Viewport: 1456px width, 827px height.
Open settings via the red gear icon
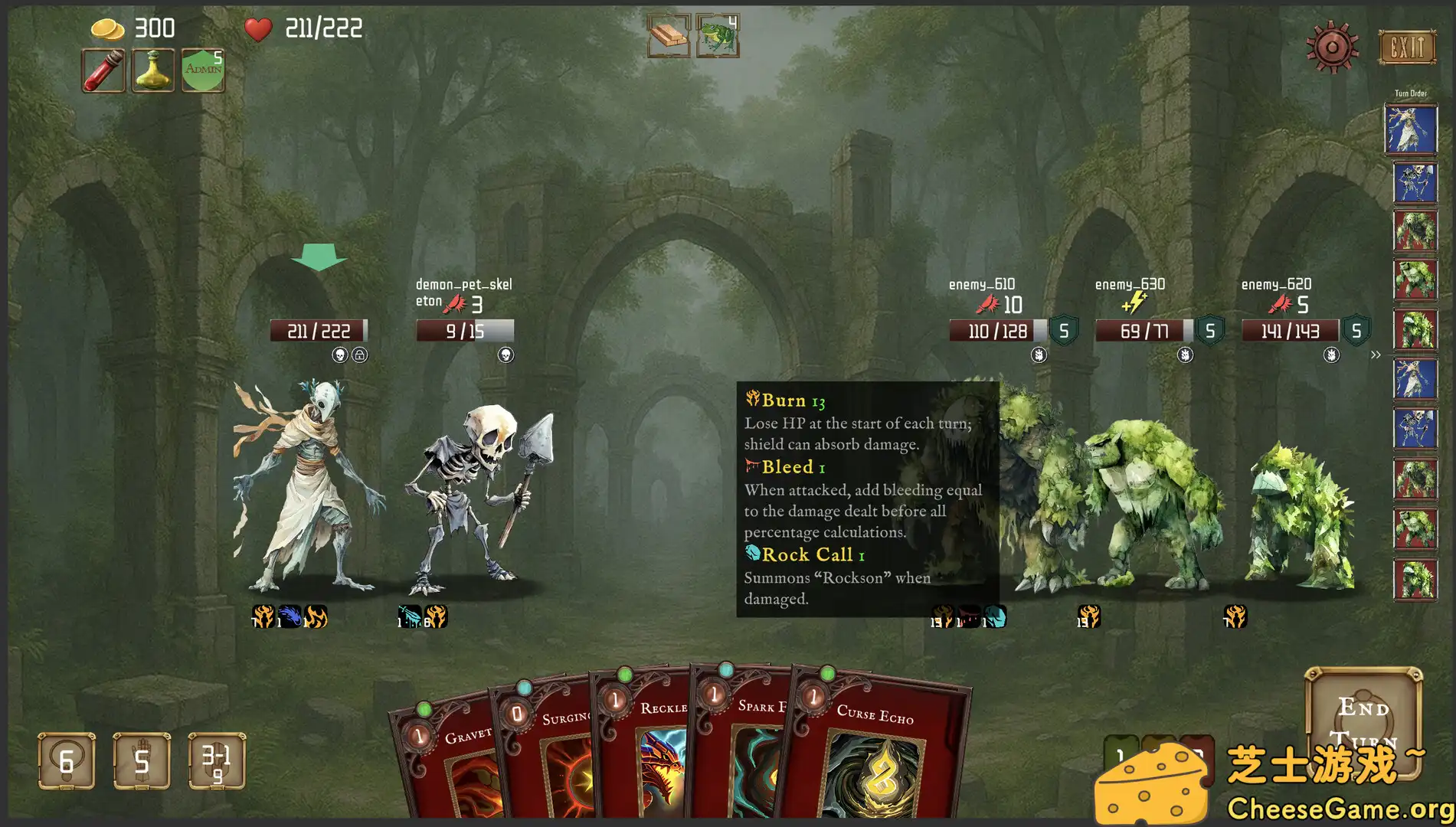(1332, 47)
